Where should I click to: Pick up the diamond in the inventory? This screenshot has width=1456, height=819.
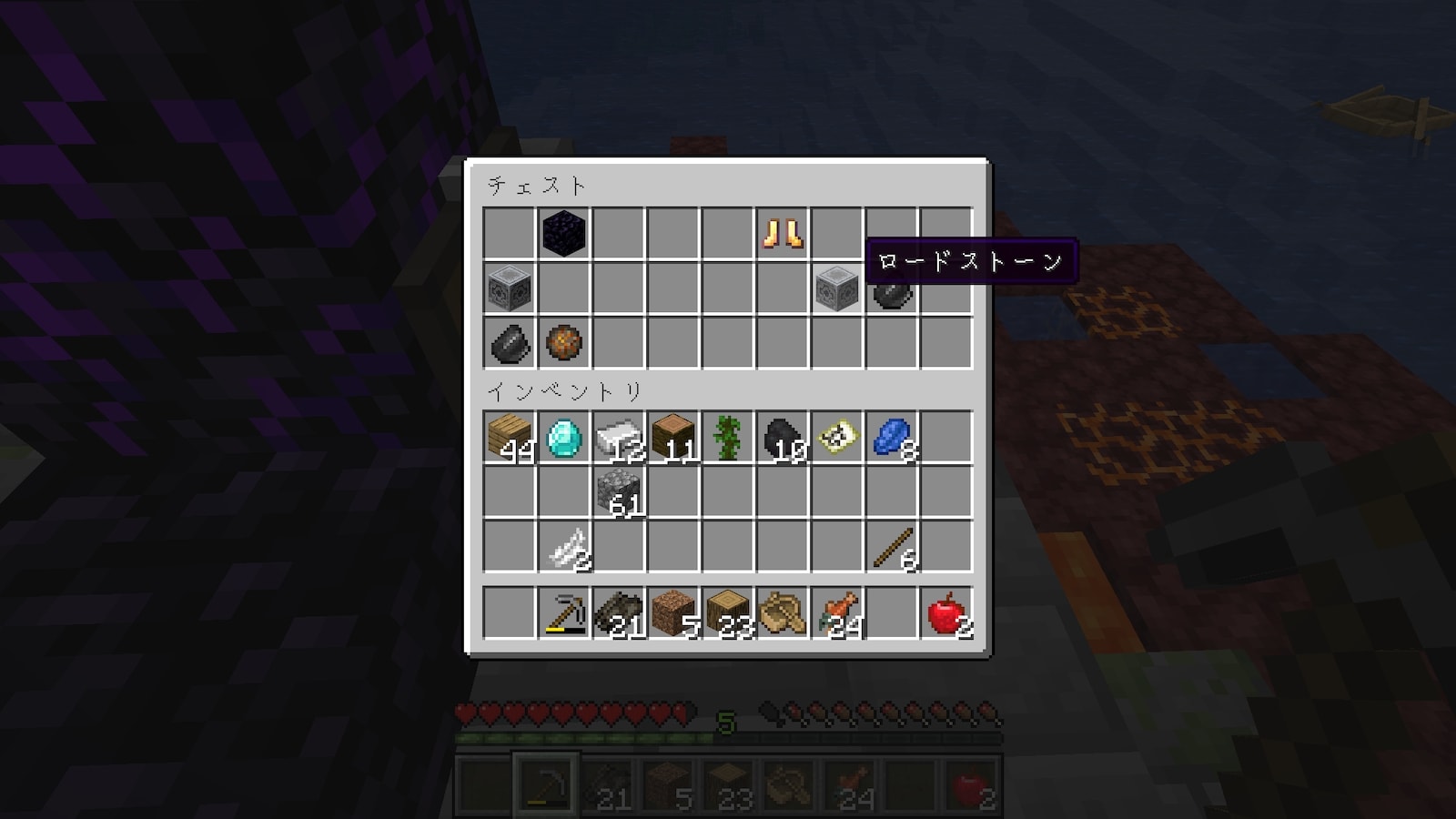coord(563,438)
